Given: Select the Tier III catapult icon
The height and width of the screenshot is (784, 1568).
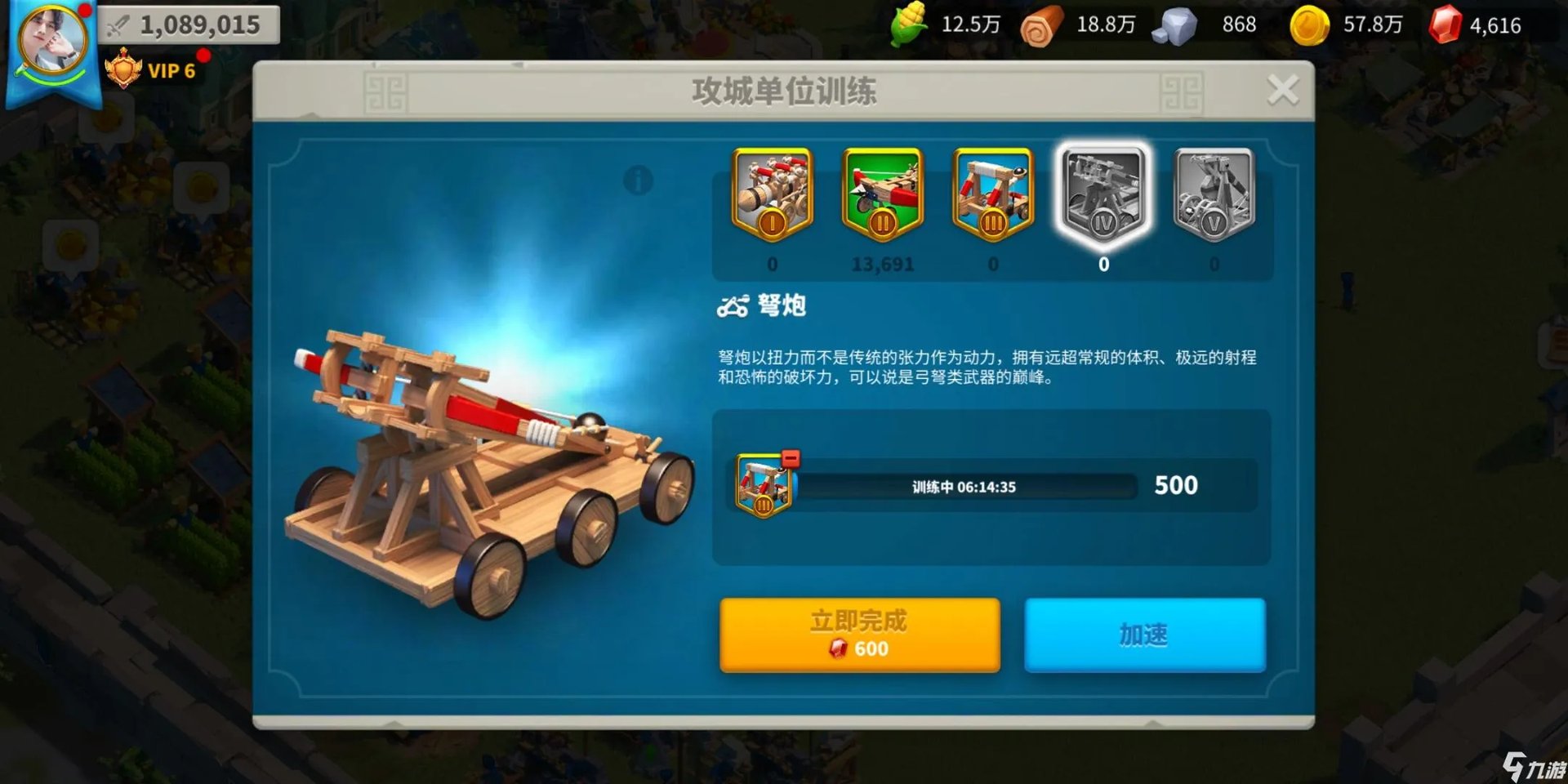Looking at the screenshot, I should tap(992, 196).
